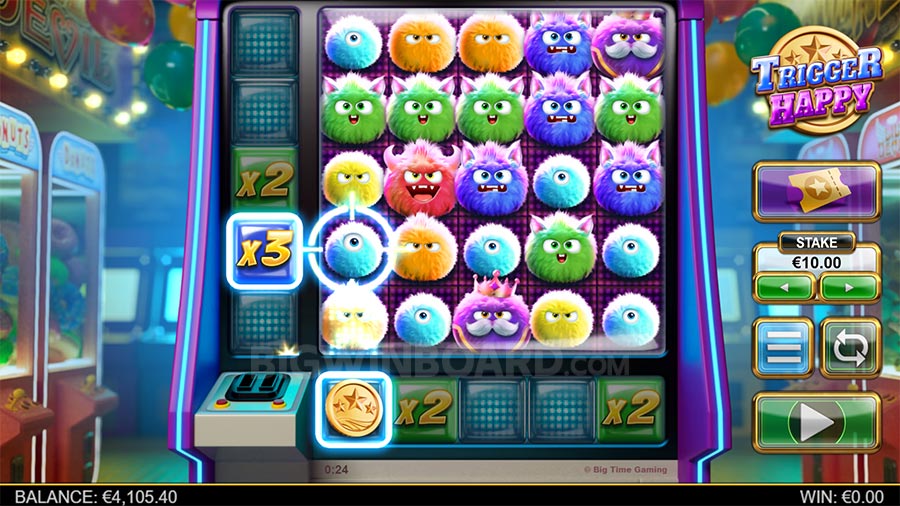This screenshot has width=900, height=506.
Task: Spin the reels with the play button
Action: 816,422
